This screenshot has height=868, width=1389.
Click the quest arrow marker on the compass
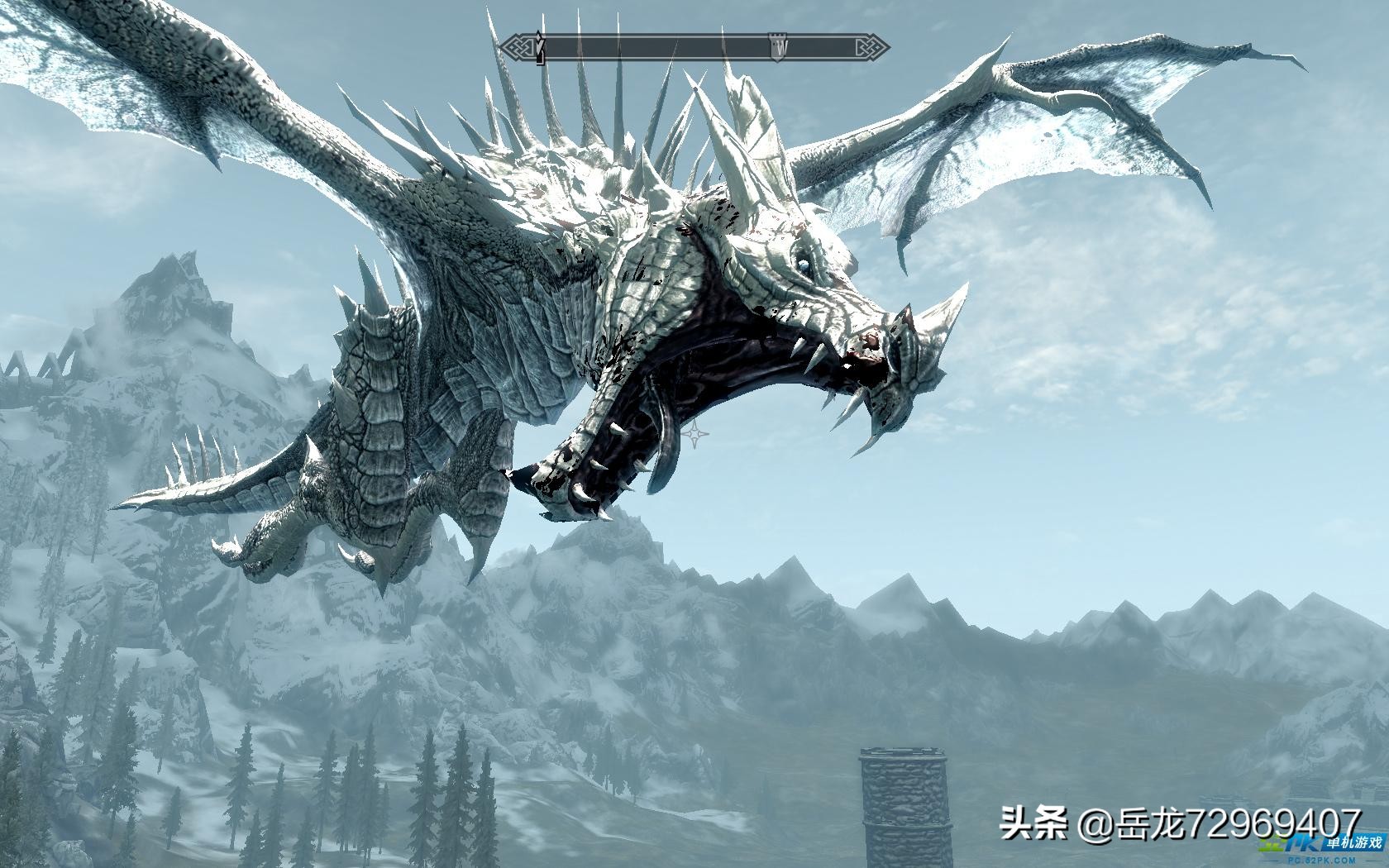(541, 49)
